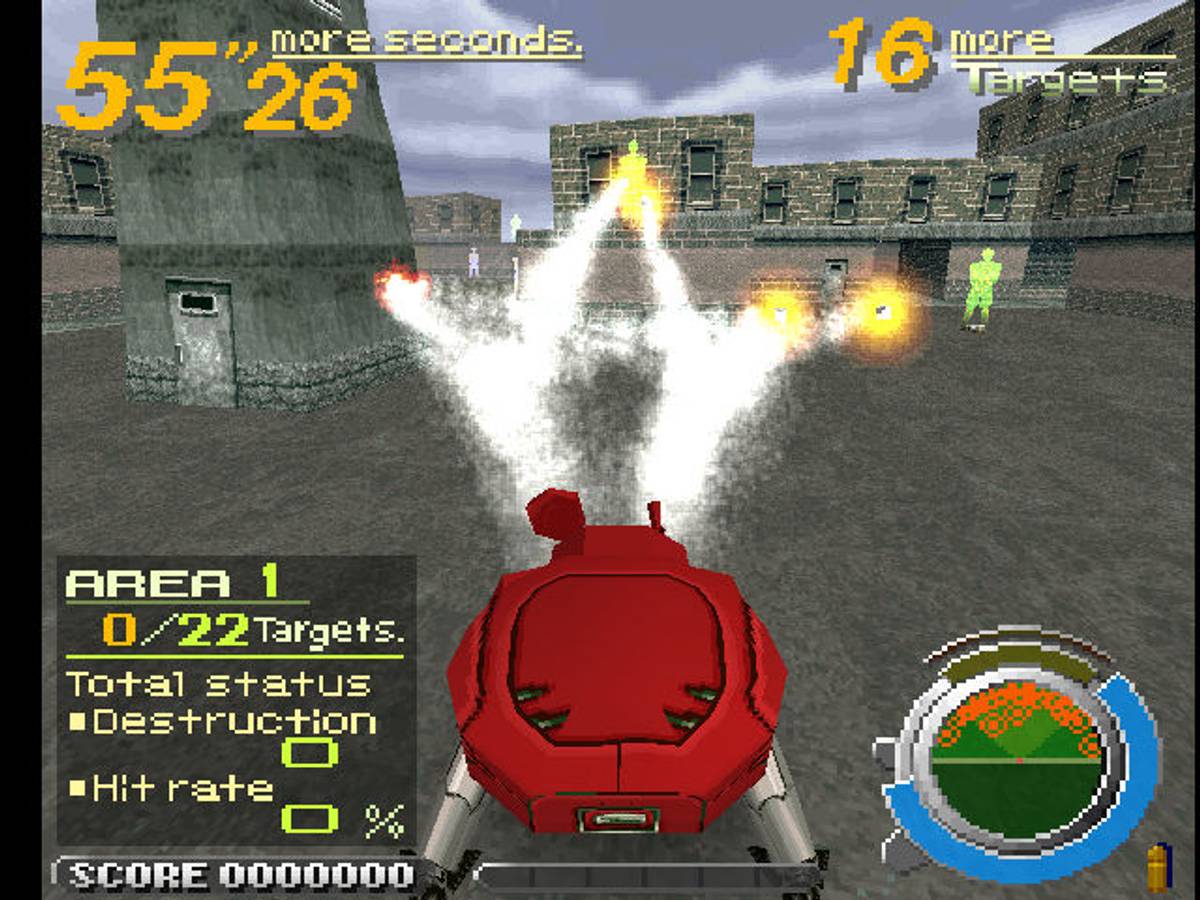Click the yellow ammo shell icon
The width and height of the screenshot is (1200, 900).
click(1157, 867)
